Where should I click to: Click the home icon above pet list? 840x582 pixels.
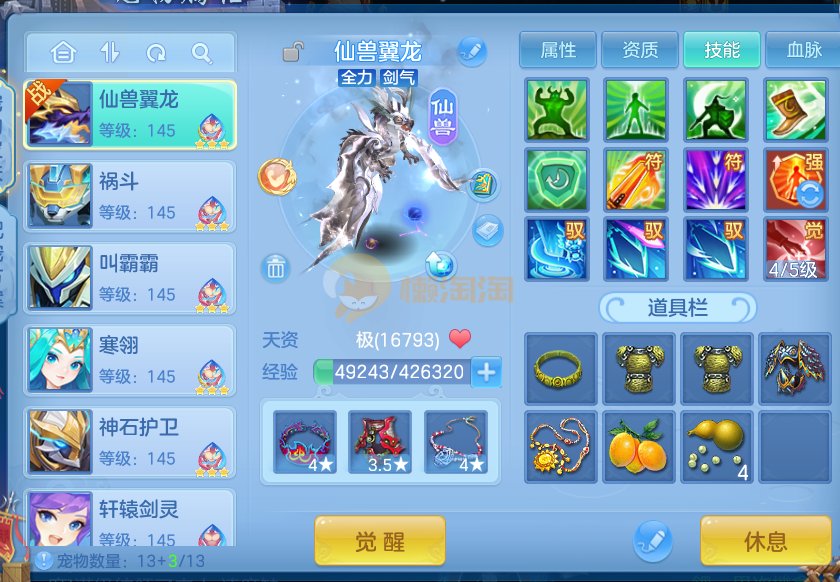click(63, 52)
